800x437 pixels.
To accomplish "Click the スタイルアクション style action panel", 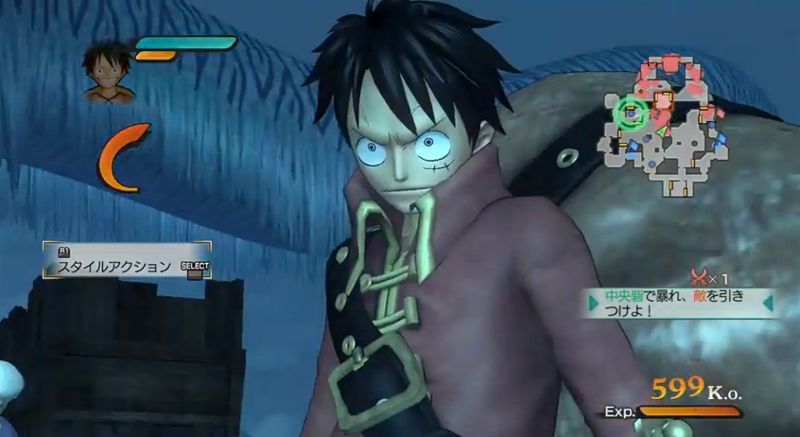I will click(126, 262).
